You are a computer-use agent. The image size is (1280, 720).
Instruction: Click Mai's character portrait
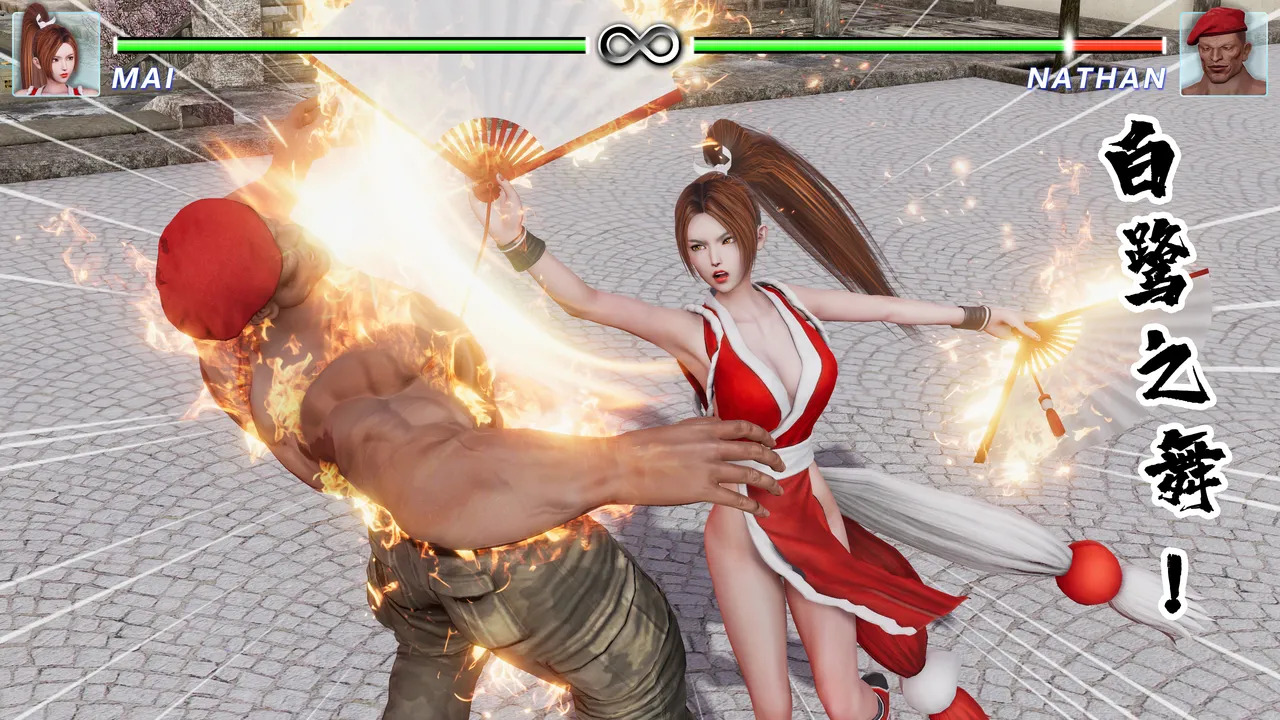[x=56, y=52]
